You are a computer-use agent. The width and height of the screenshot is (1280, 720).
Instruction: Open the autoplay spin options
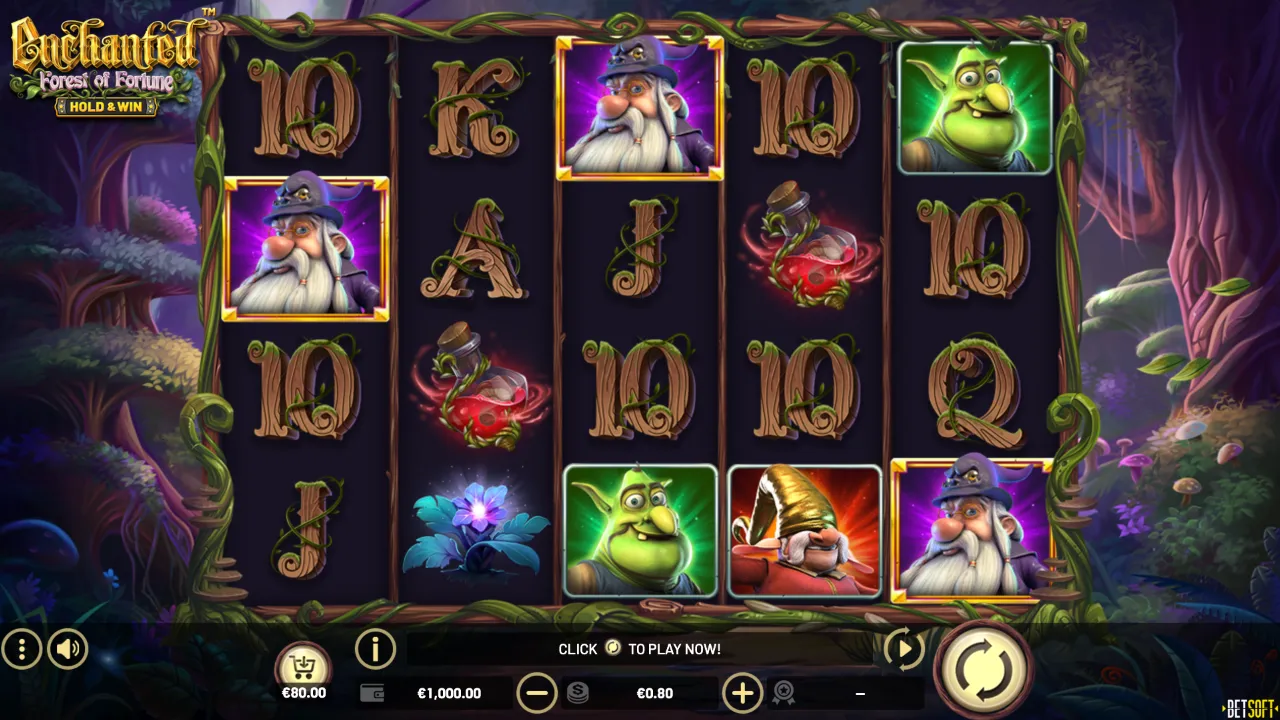[903, 649]
